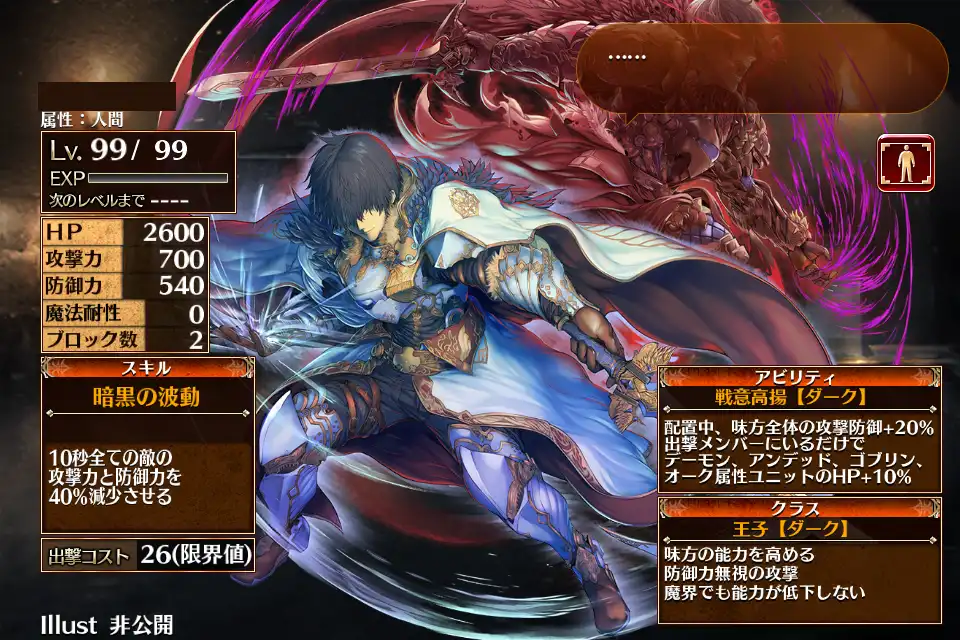960x640 pixels.
Task: Click the red human figure icon button
Action: (906, 163)
